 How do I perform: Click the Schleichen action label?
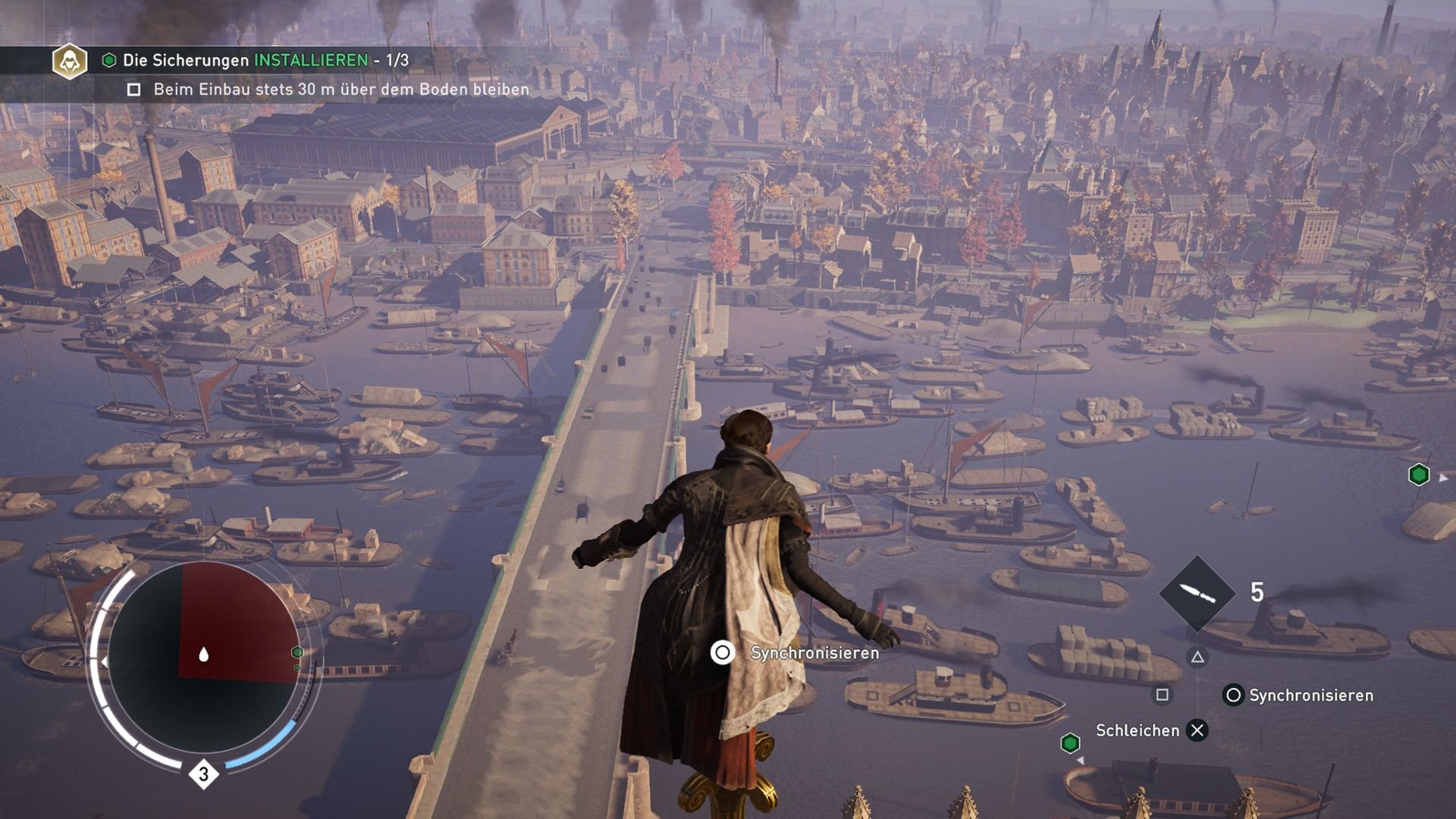click(1137, 730)
